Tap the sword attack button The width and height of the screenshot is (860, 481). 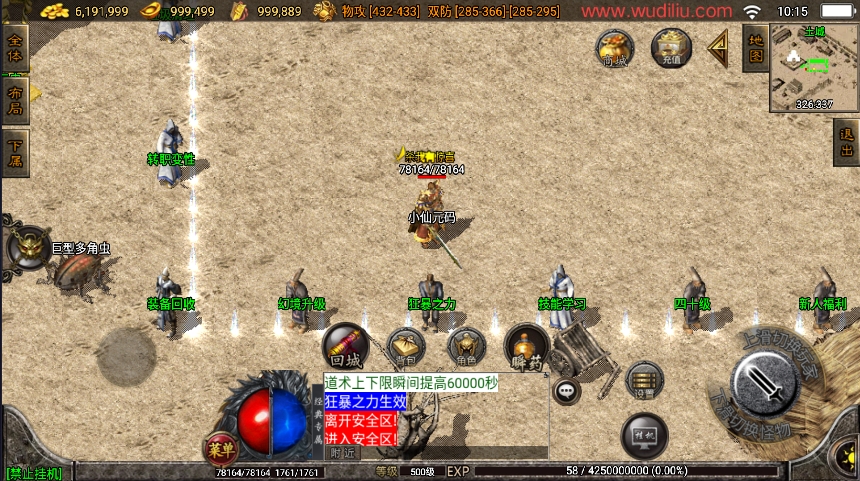(x=764, y=380)
